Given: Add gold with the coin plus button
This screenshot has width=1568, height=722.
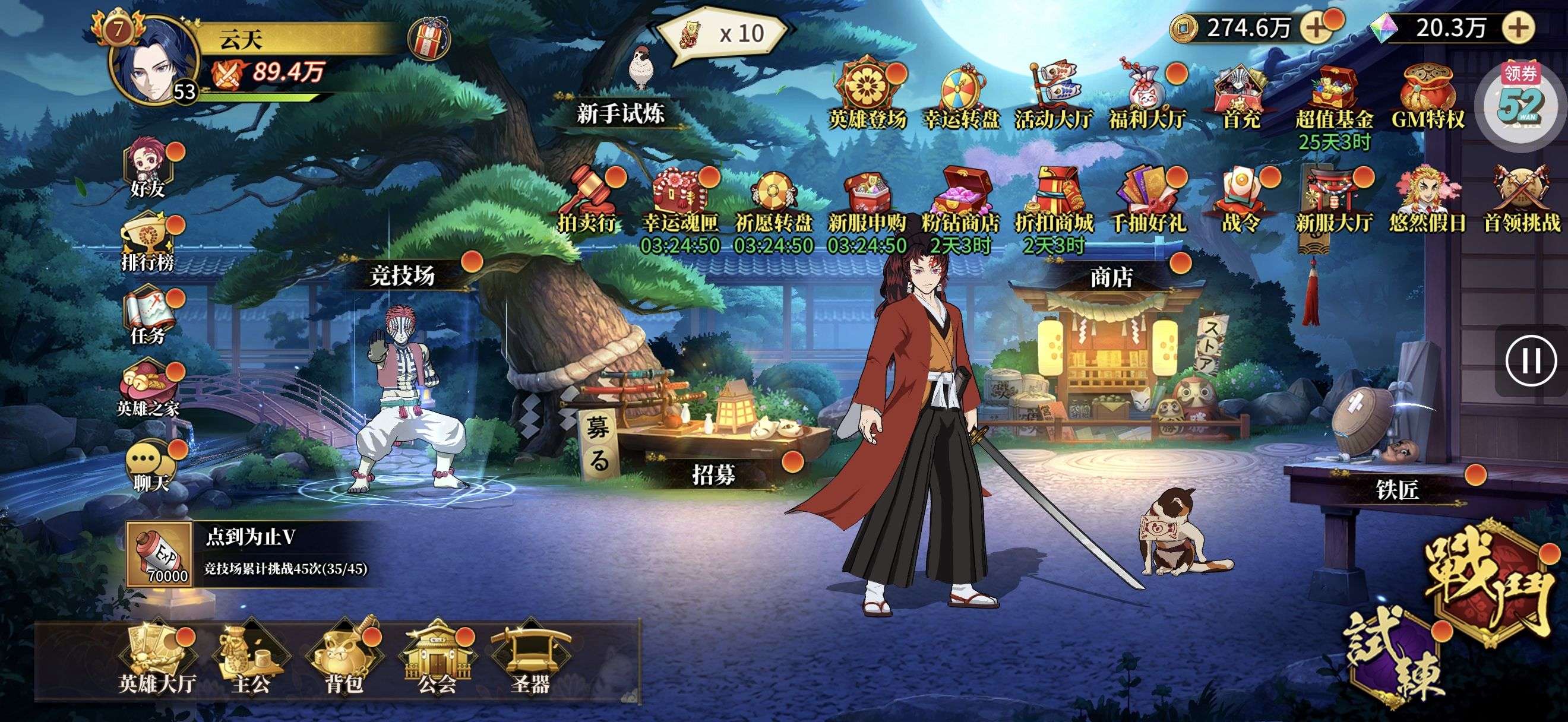Looking at the screenshot, I should tap(1315, 28).
